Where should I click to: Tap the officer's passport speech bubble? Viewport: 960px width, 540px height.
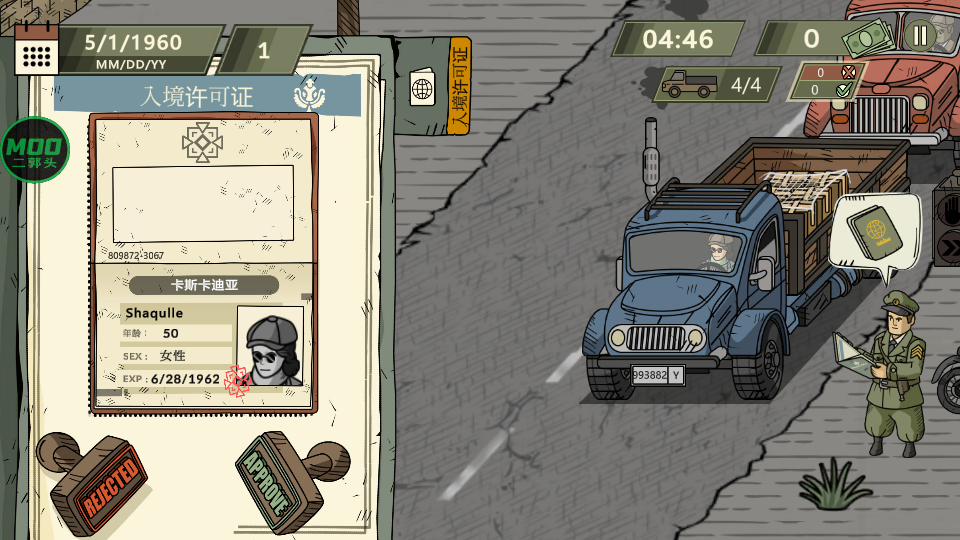[872, 231]
